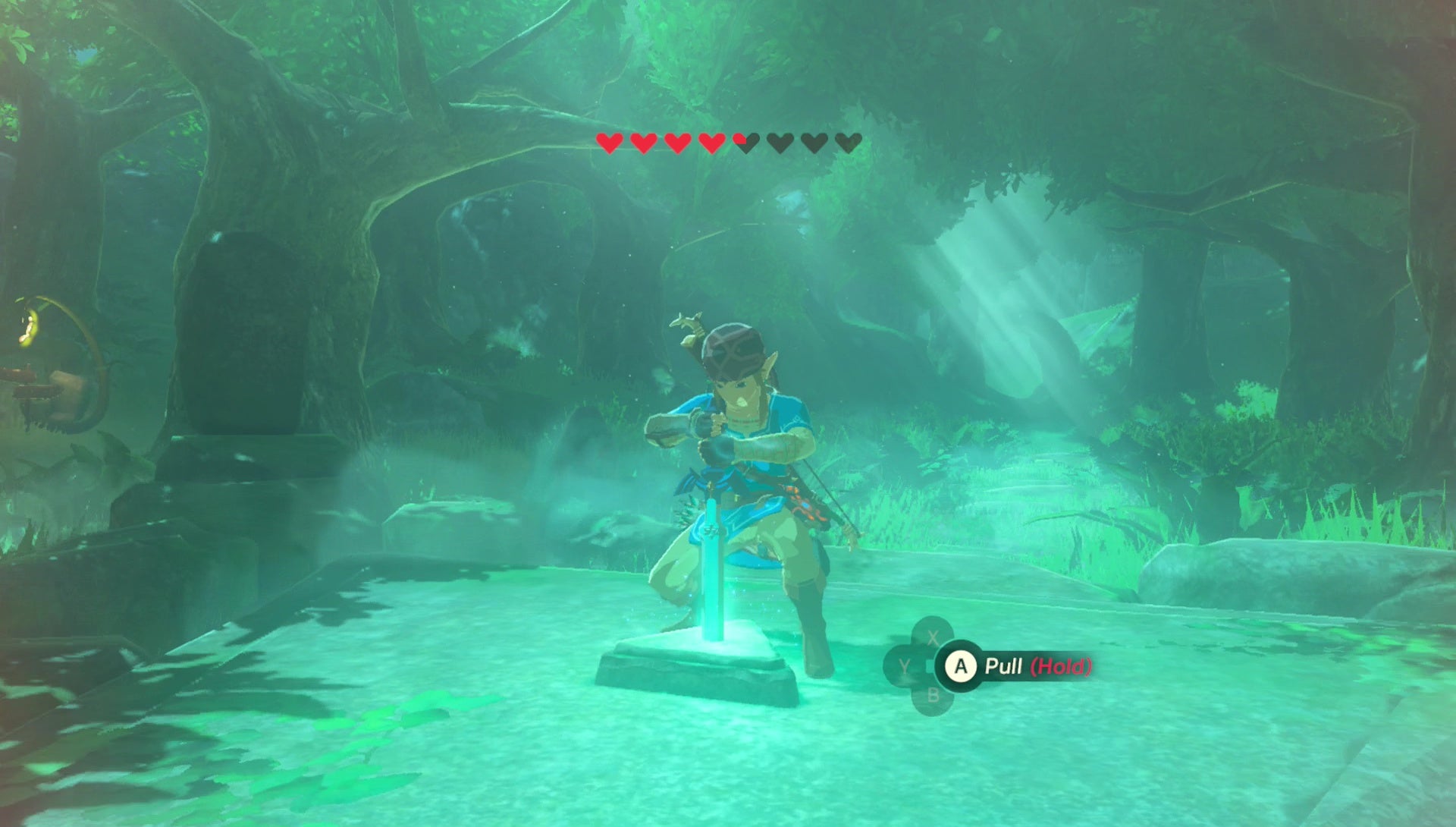Click the fourth red heart icon
1456x827 pixels.
coord(711,143)
